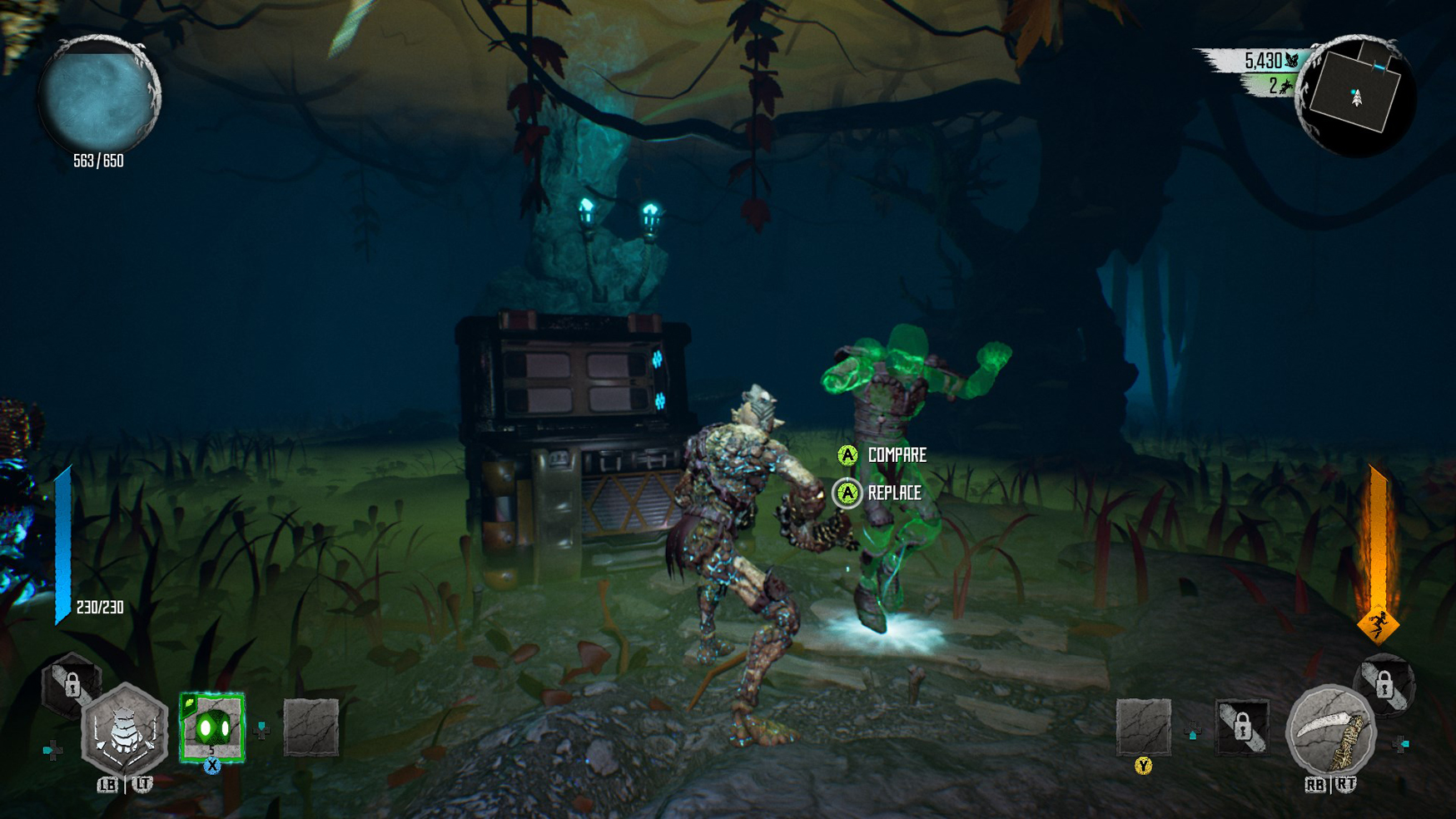This screenshot has width=1456, height=819.
Task: Click the locked hexagonal weapon slot
Action: [x=72, y=685]
